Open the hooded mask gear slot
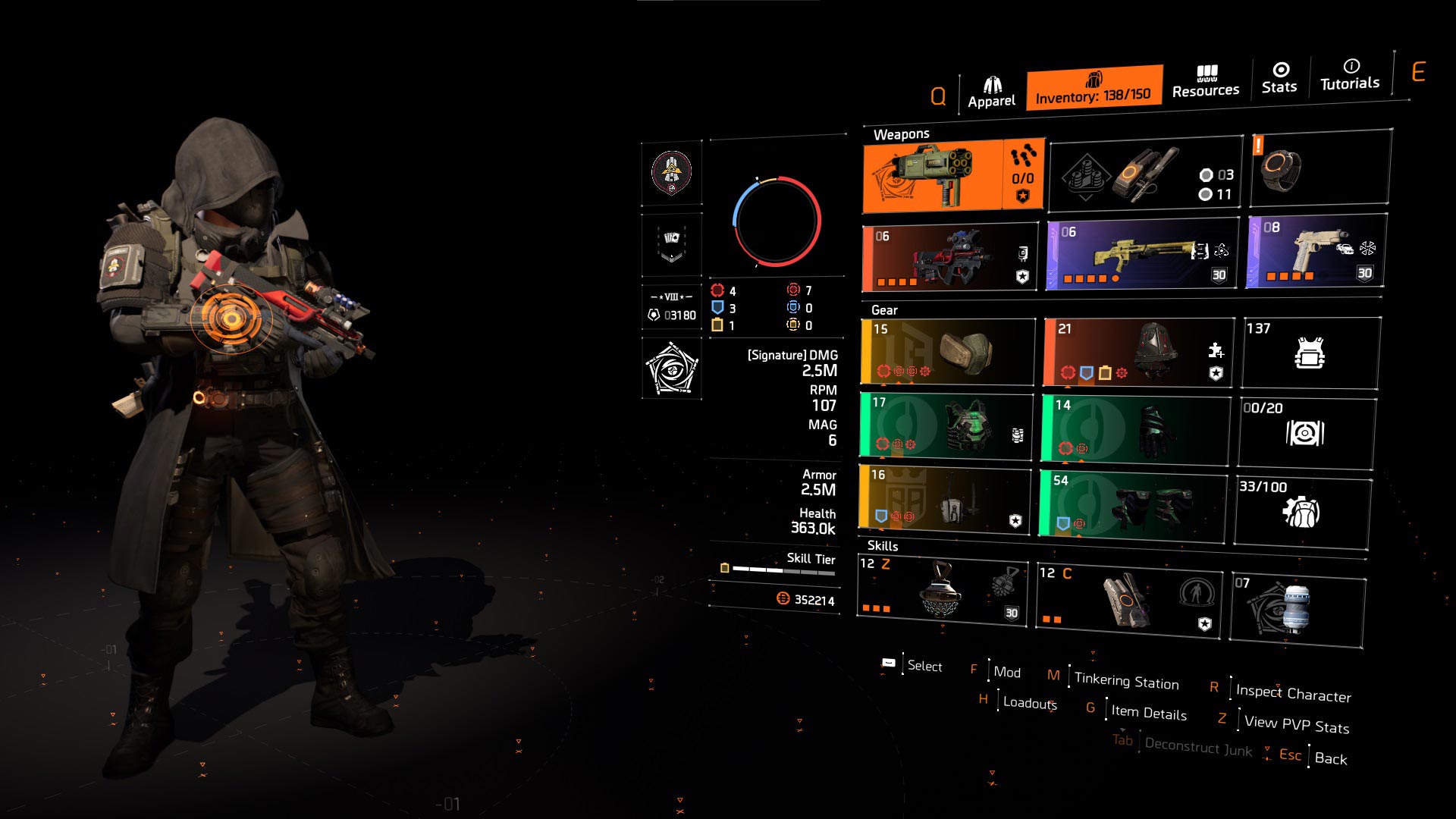The height and width of the screenshot is (819, 1456). point(1137,352)
